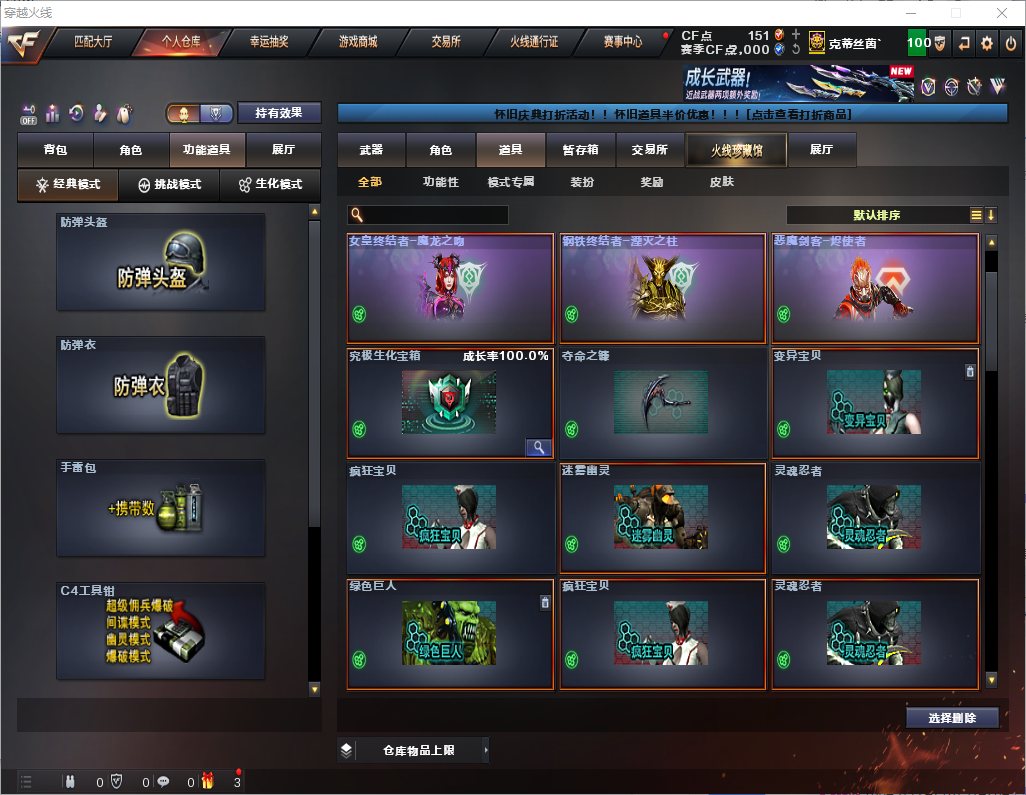Switch to 交易所 in top navigation
Image resolution: width=1026 pixels, height=795 pixels.
point(446,42)
